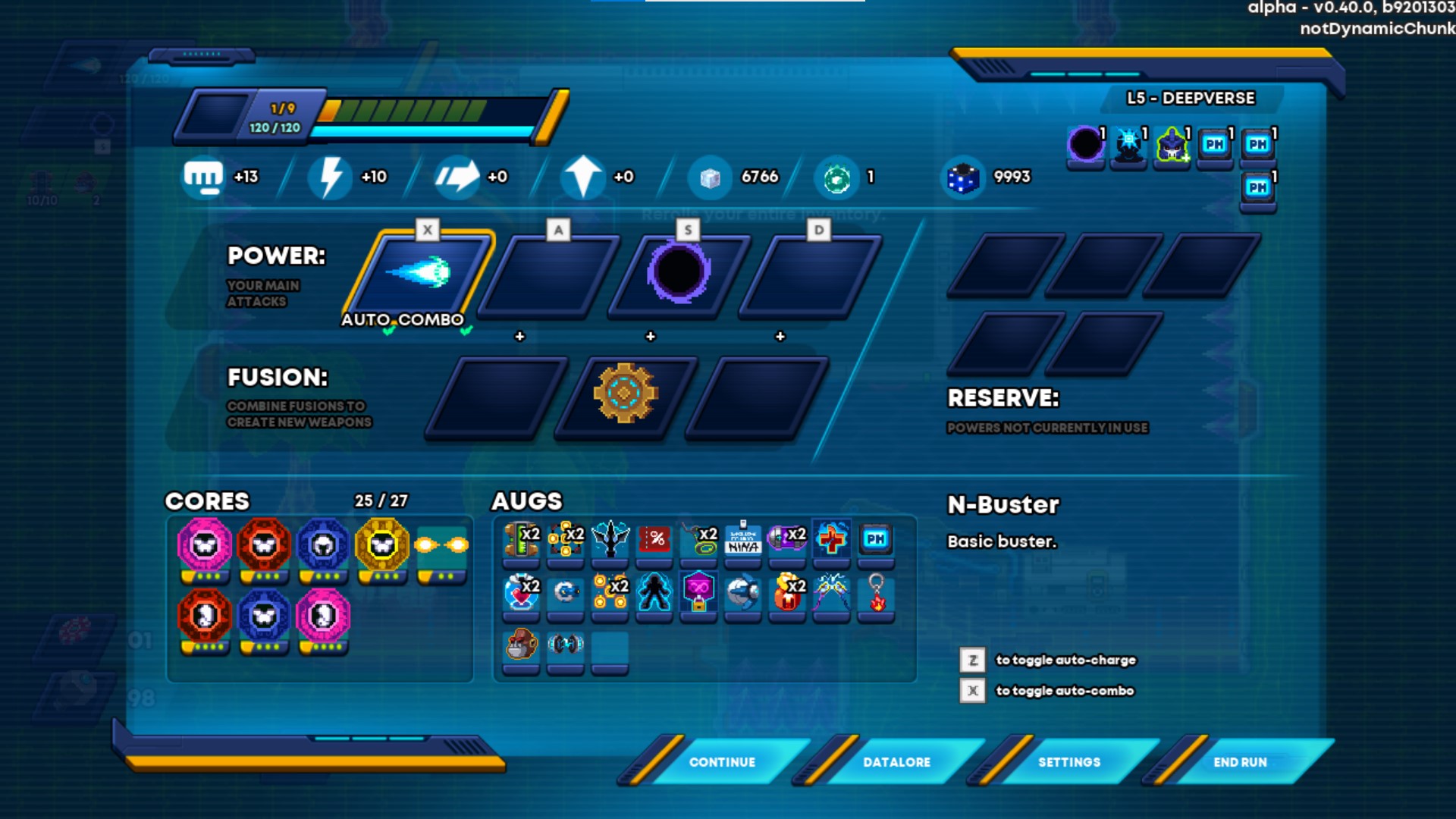The width and height of the screenshot is (1456, 819).
Task: Select the black hole power slot
Action: pyautogui.click(x=679, y=274)
